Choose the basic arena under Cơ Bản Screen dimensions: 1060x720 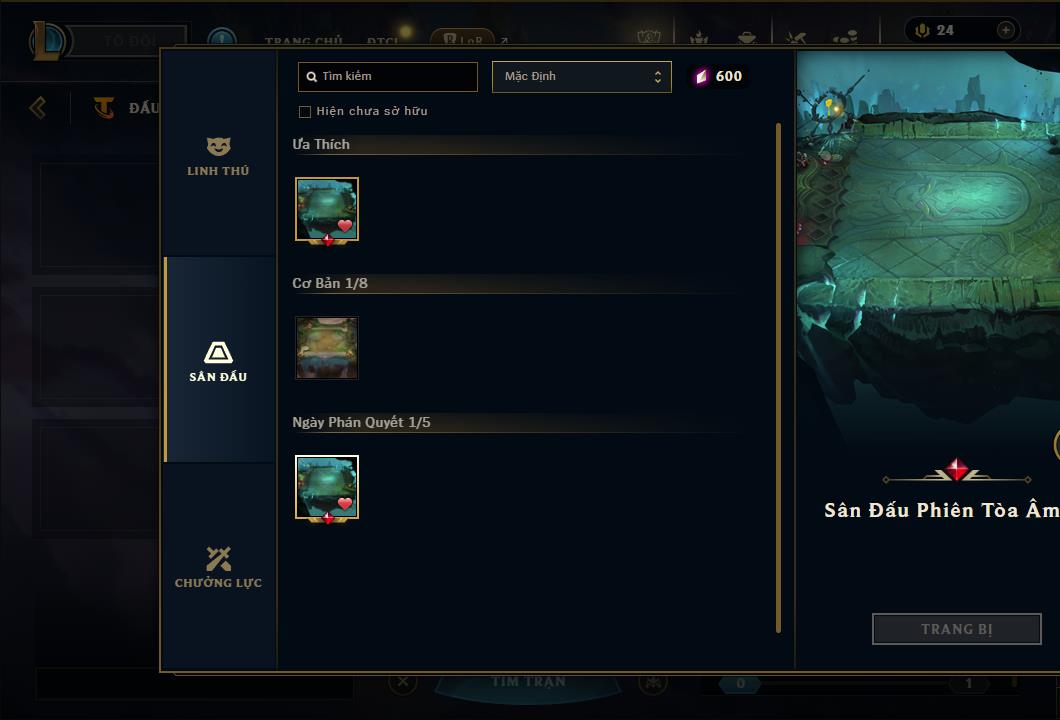click(x=327, y=348)
